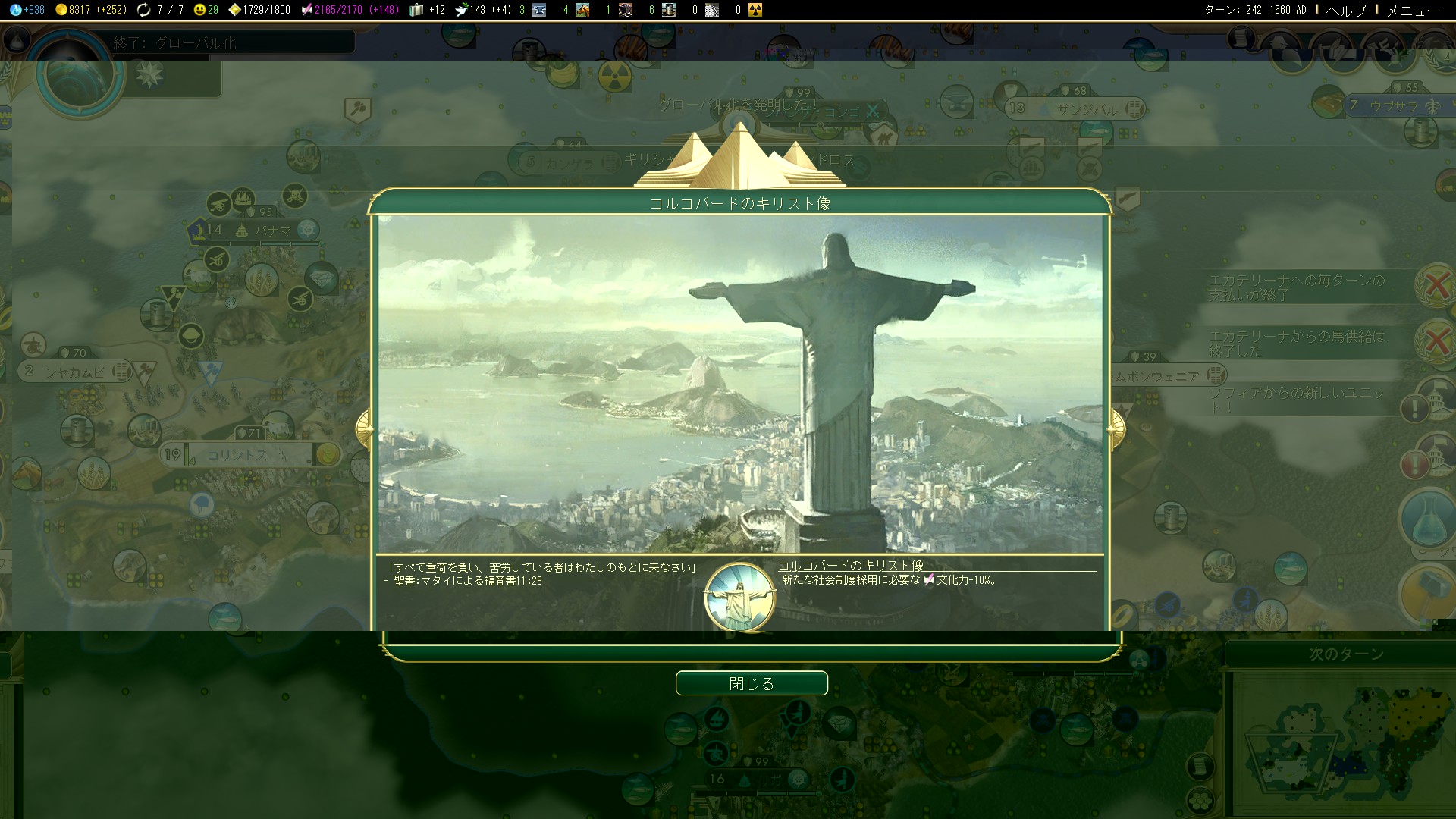
Task: Choose the ウプサラ city banner
Action: click(1394, 106)
